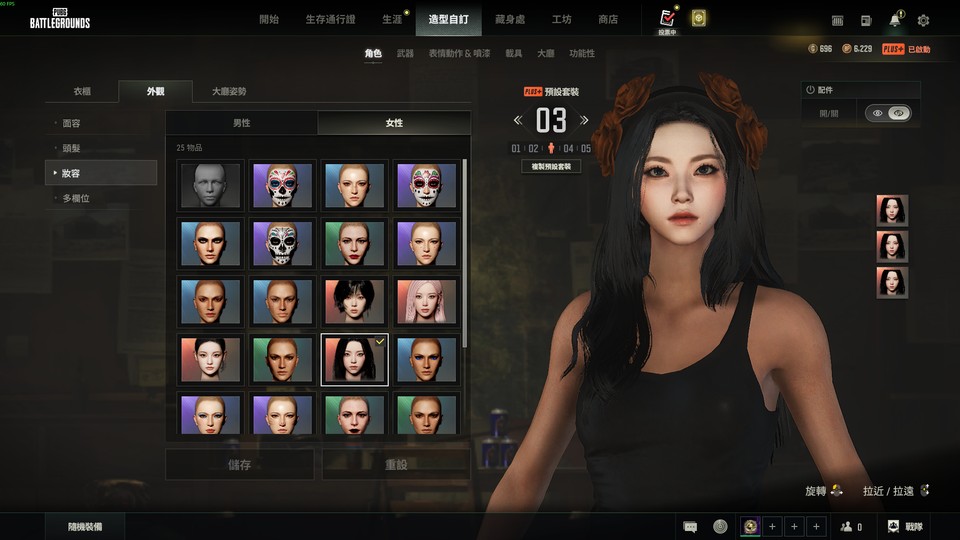The height and width of the screenshot is (540, 960).
Task: Open the 開始 (Play) menu
Action: click(x=269, y=19)
